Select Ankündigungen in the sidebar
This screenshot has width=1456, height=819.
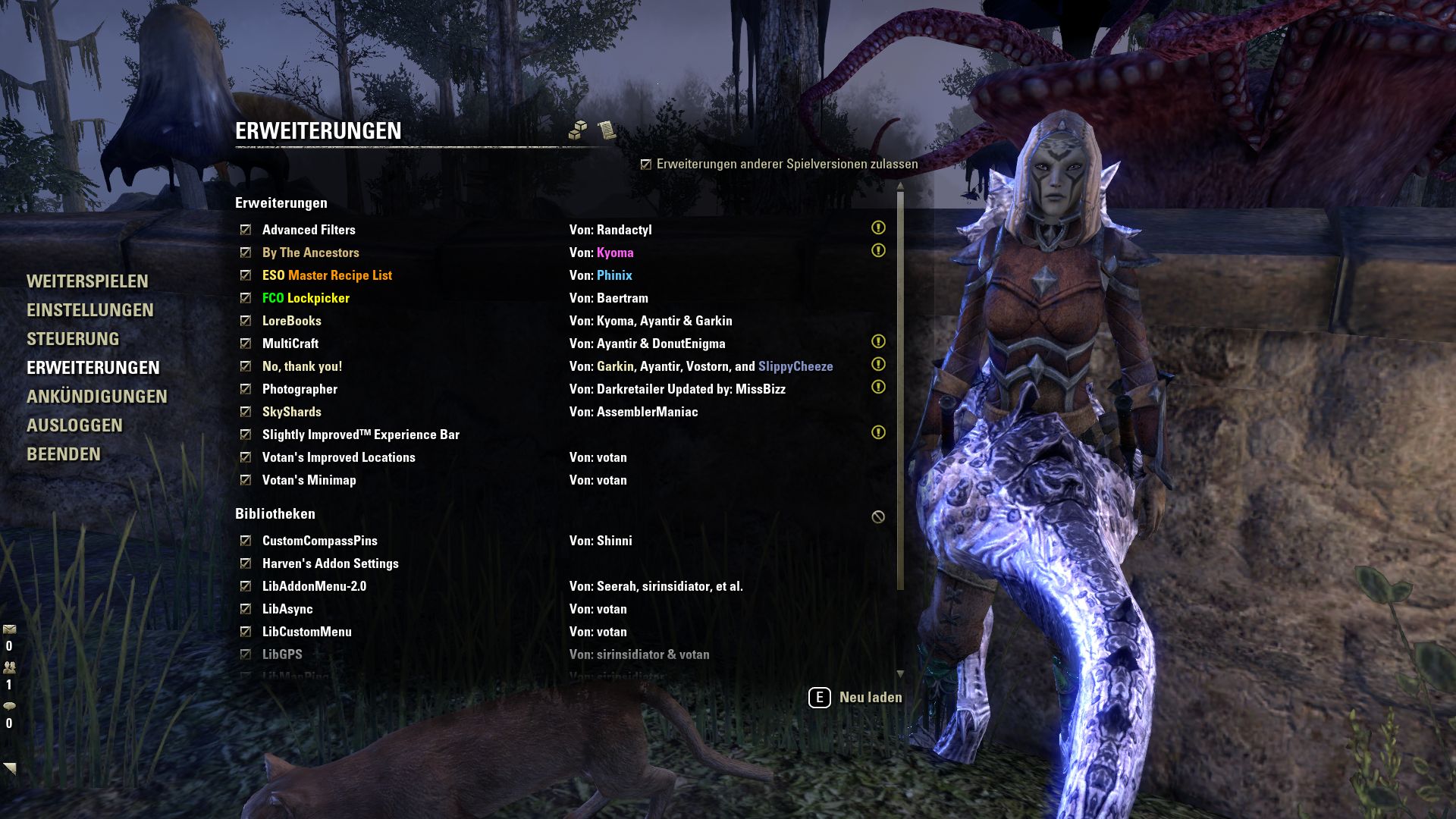pos(97,397)
